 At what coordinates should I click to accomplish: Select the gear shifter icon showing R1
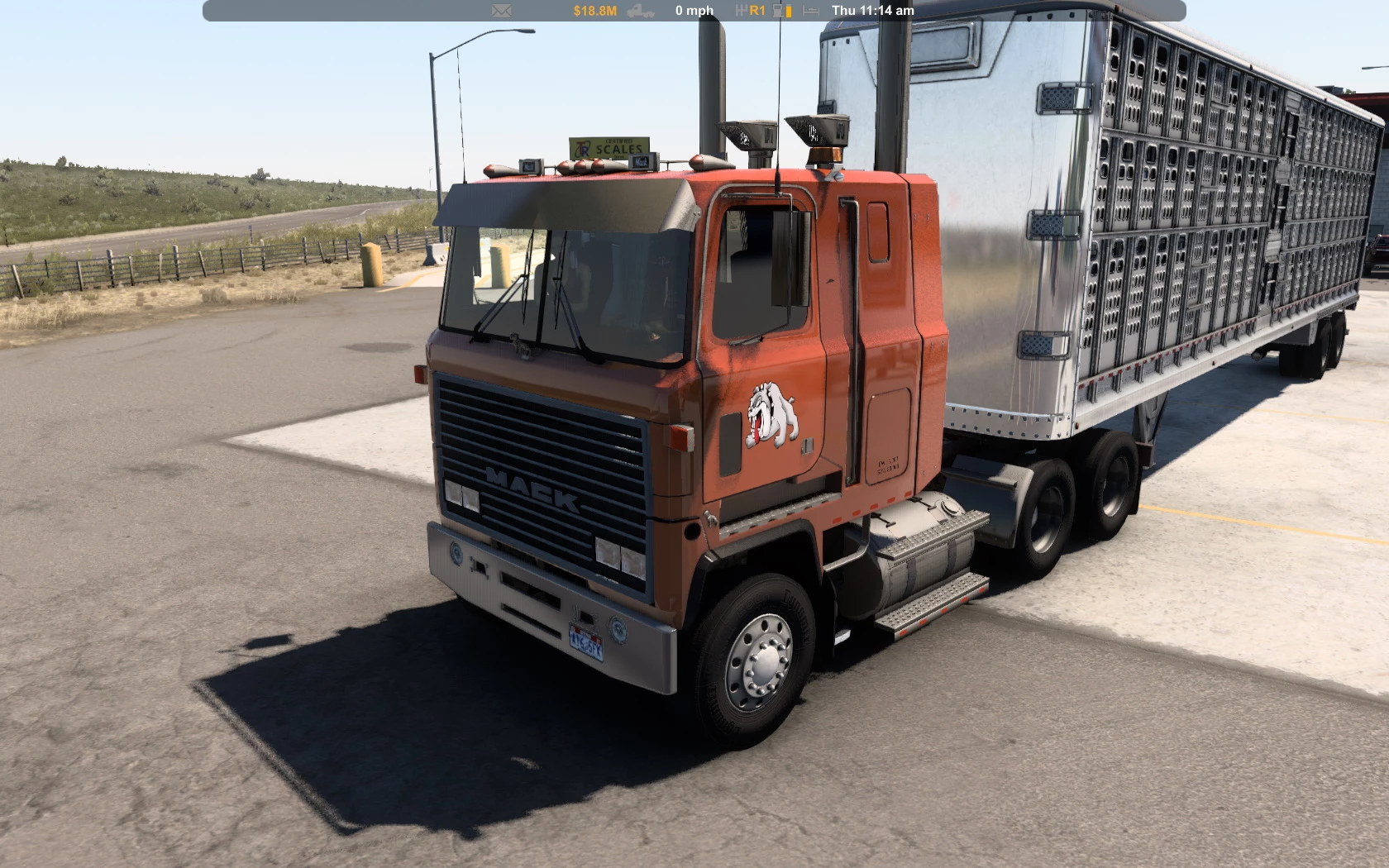click(748, 11)
